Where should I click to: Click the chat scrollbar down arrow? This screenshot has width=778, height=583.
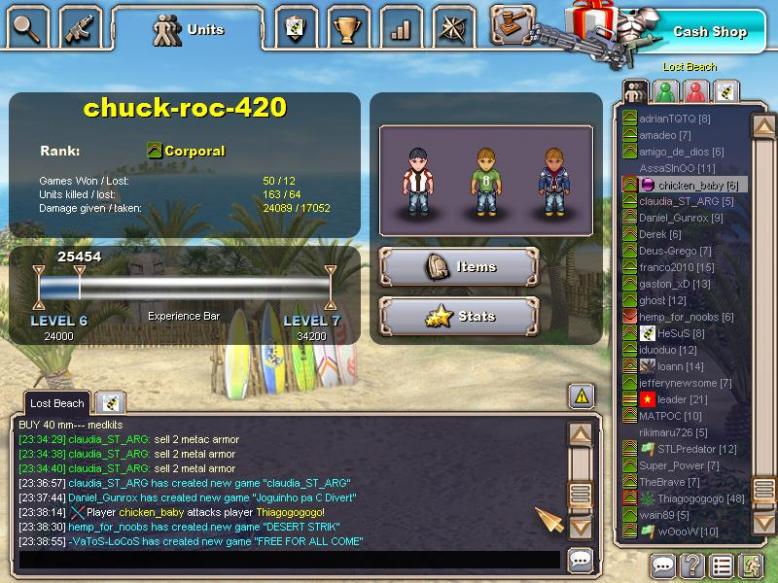pos(580,527)
